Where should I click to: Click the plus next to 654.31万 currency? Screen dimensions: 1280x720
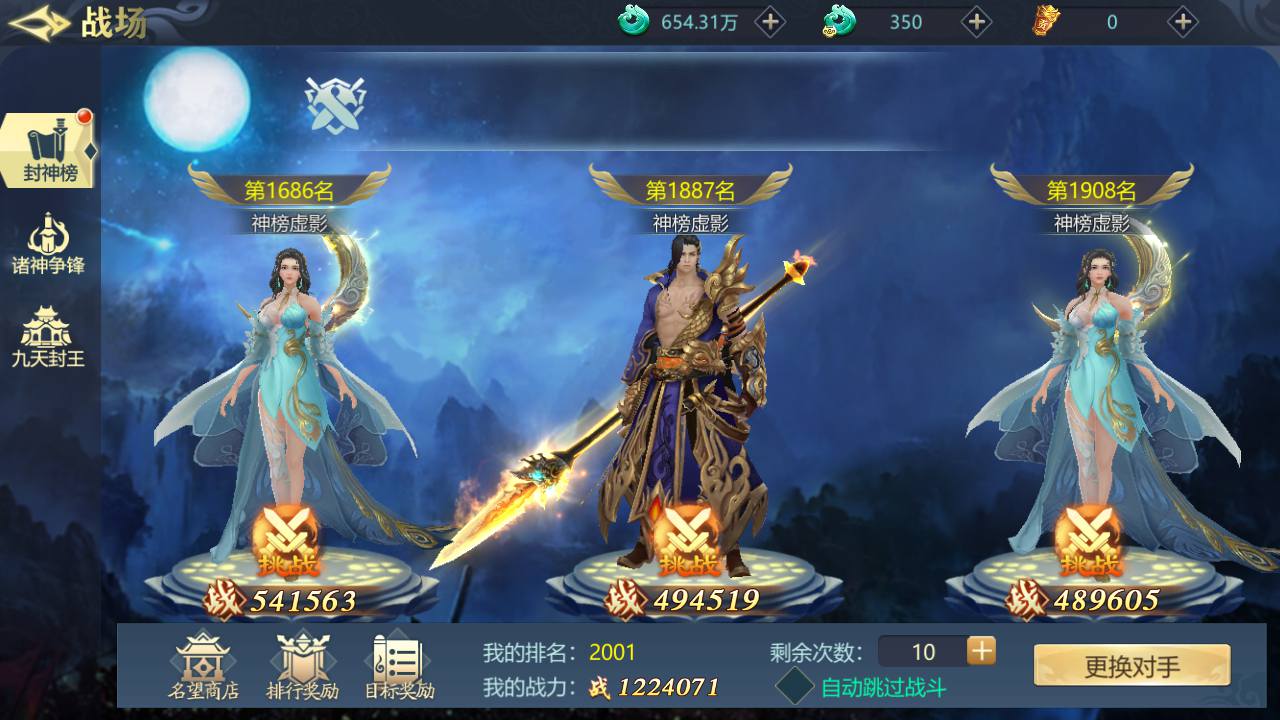(770, 22)
